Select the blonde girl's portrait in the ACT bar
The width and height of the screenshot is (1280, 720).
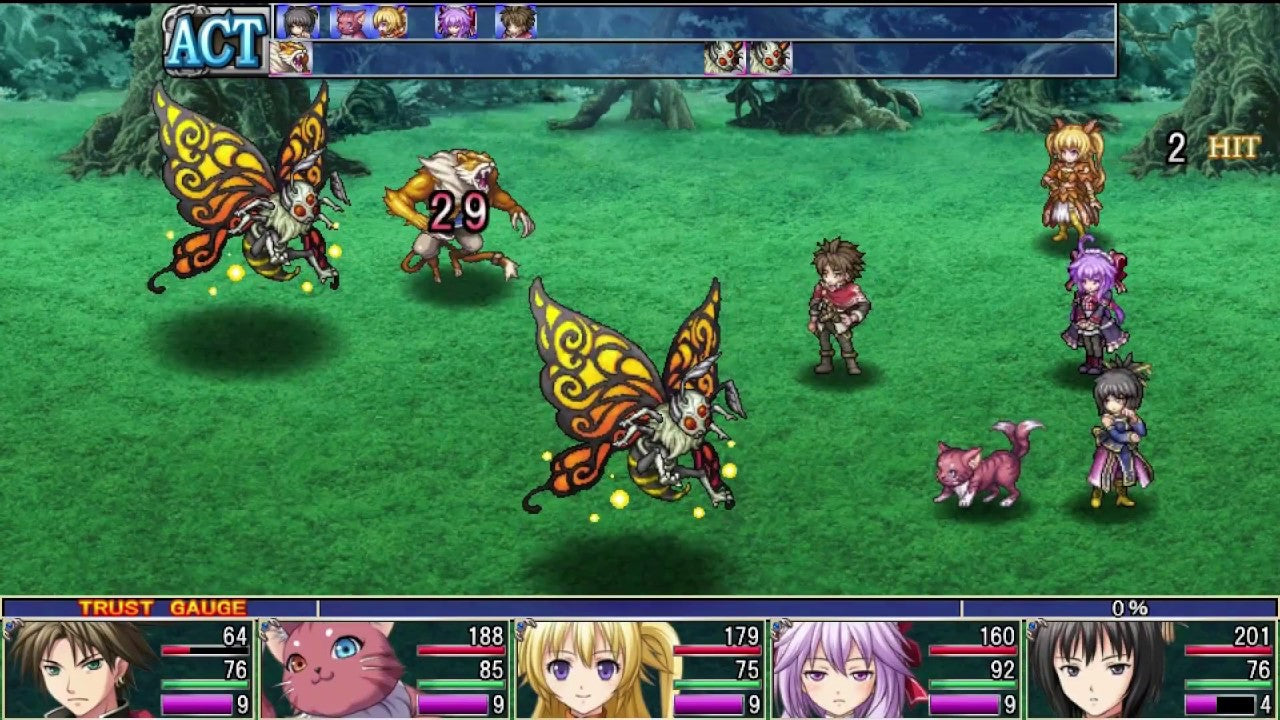point(392,20)
